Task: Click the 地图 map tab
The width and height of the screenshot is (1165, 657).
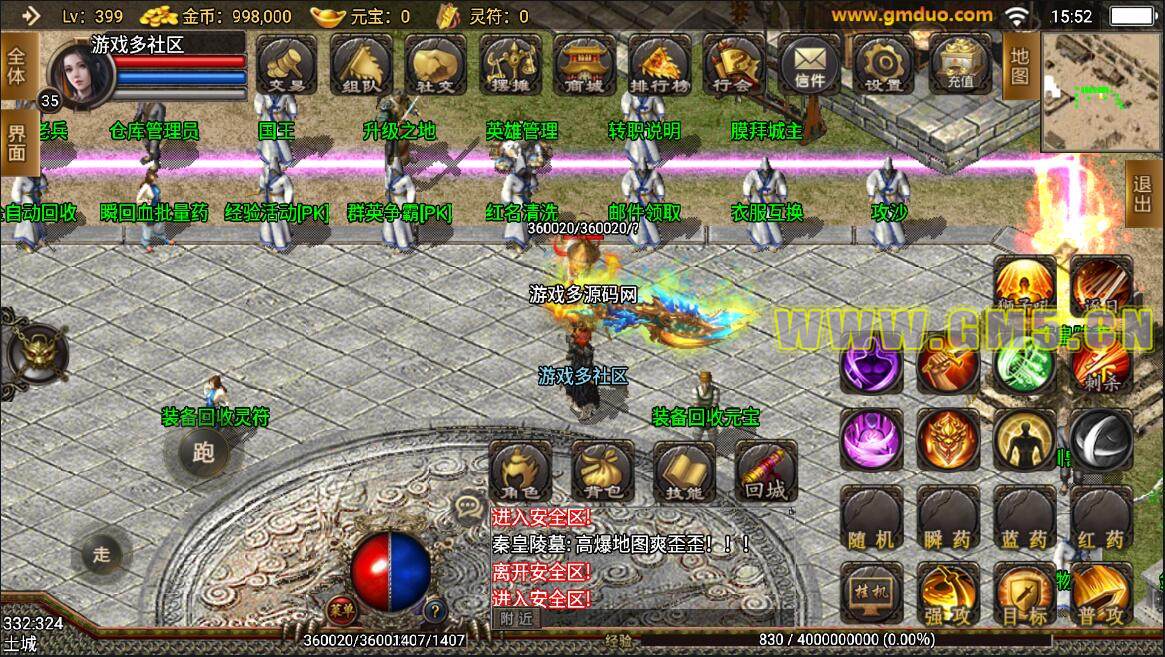Action: pos(1019,66)
